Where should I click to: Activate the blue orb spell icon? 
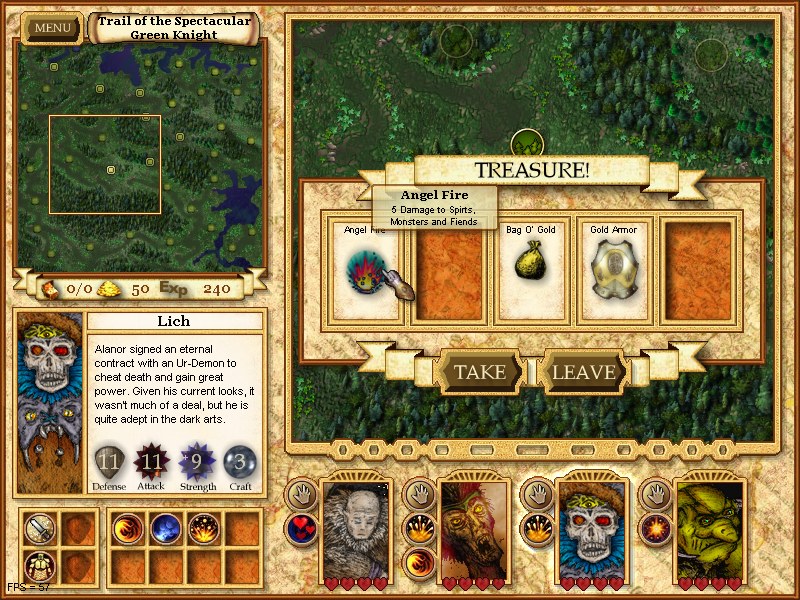(x=163, y=529)
